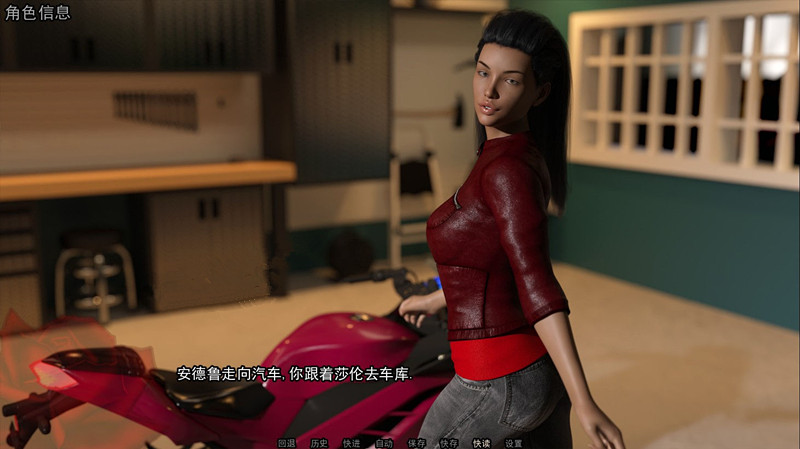Open the 保存 save menu
Screen dimensions: 800x449
pyautogui.click(x=417, y=443)
